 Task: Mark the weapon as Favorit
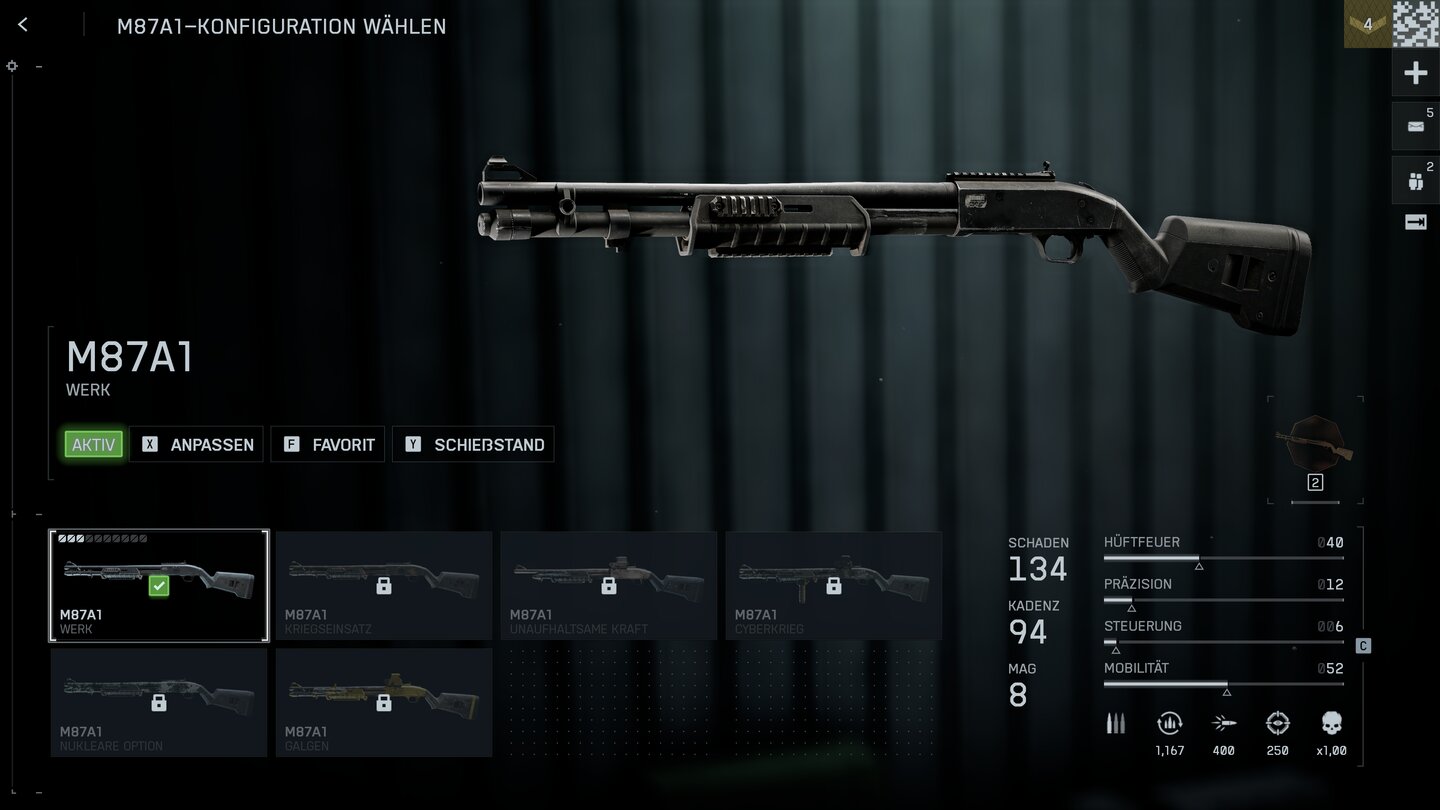click(329, 445)
